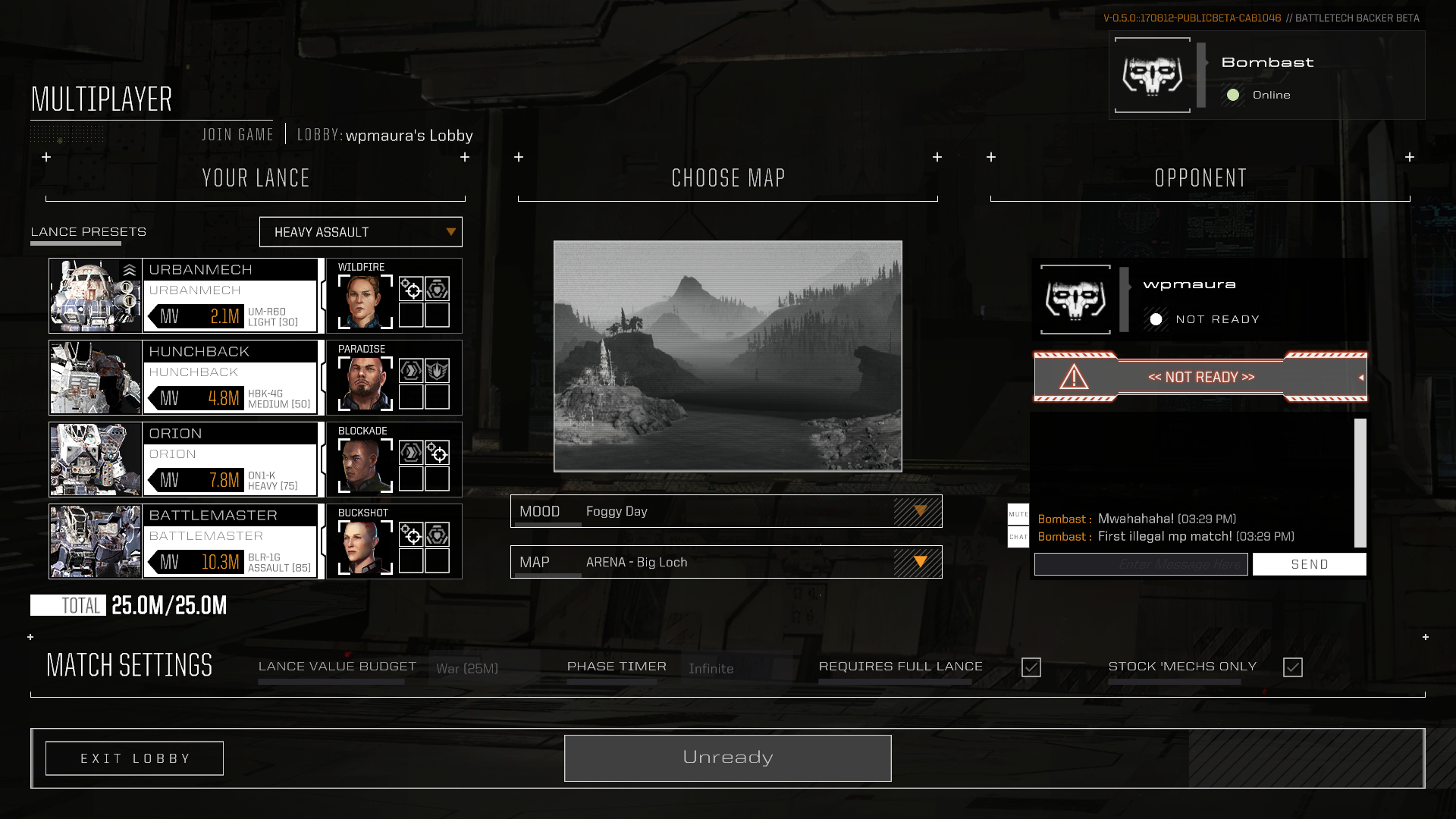The height and width of the screenshot is (819, 1456).
Task: Toggle Stock 'Mechs Only checkbox
Action: pos(1293,667)
